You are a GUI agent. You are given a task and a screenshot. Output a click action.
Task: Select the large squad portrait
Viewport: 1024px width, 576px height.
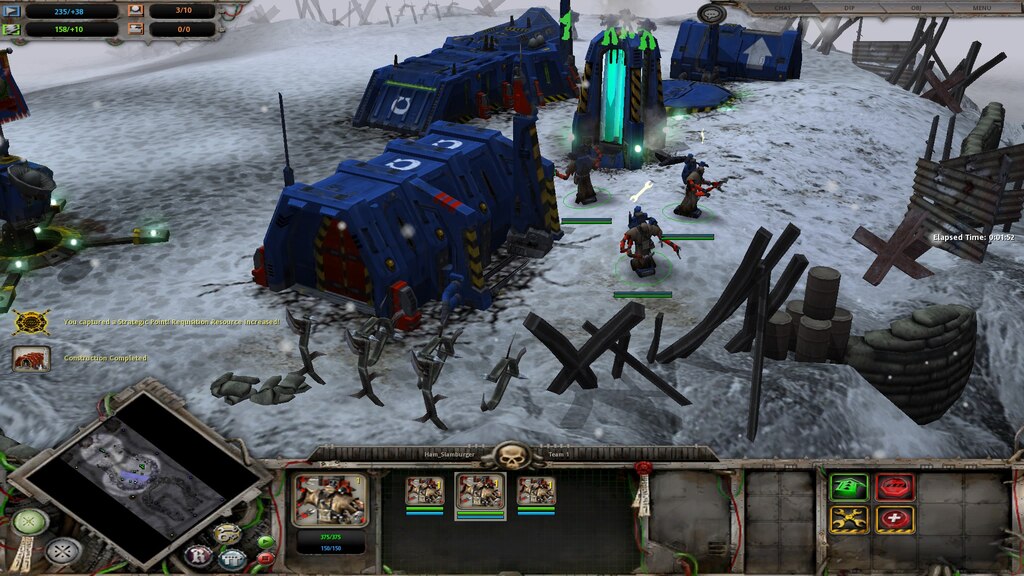click(330, 500)
